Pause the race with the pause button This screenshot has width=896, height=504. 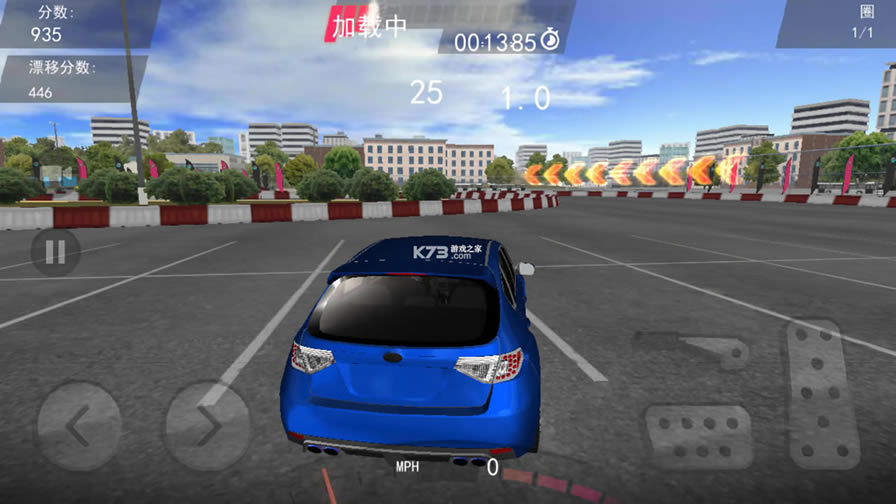coord(54,252)
